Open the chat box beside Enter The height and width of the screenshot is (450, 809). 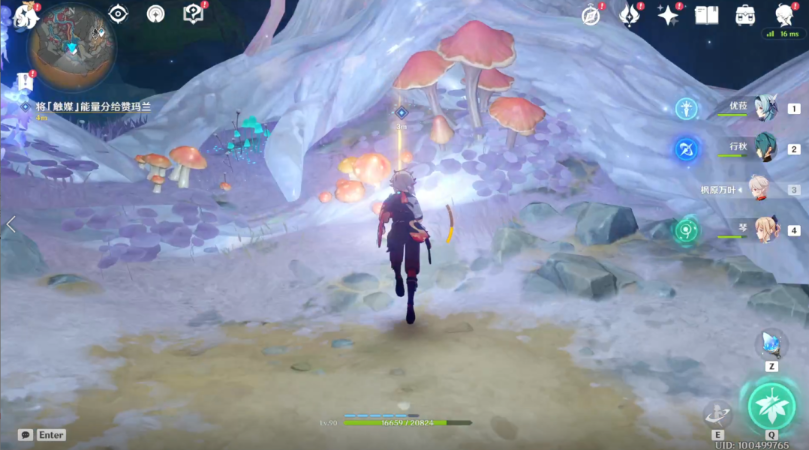(x=25, y=435)
